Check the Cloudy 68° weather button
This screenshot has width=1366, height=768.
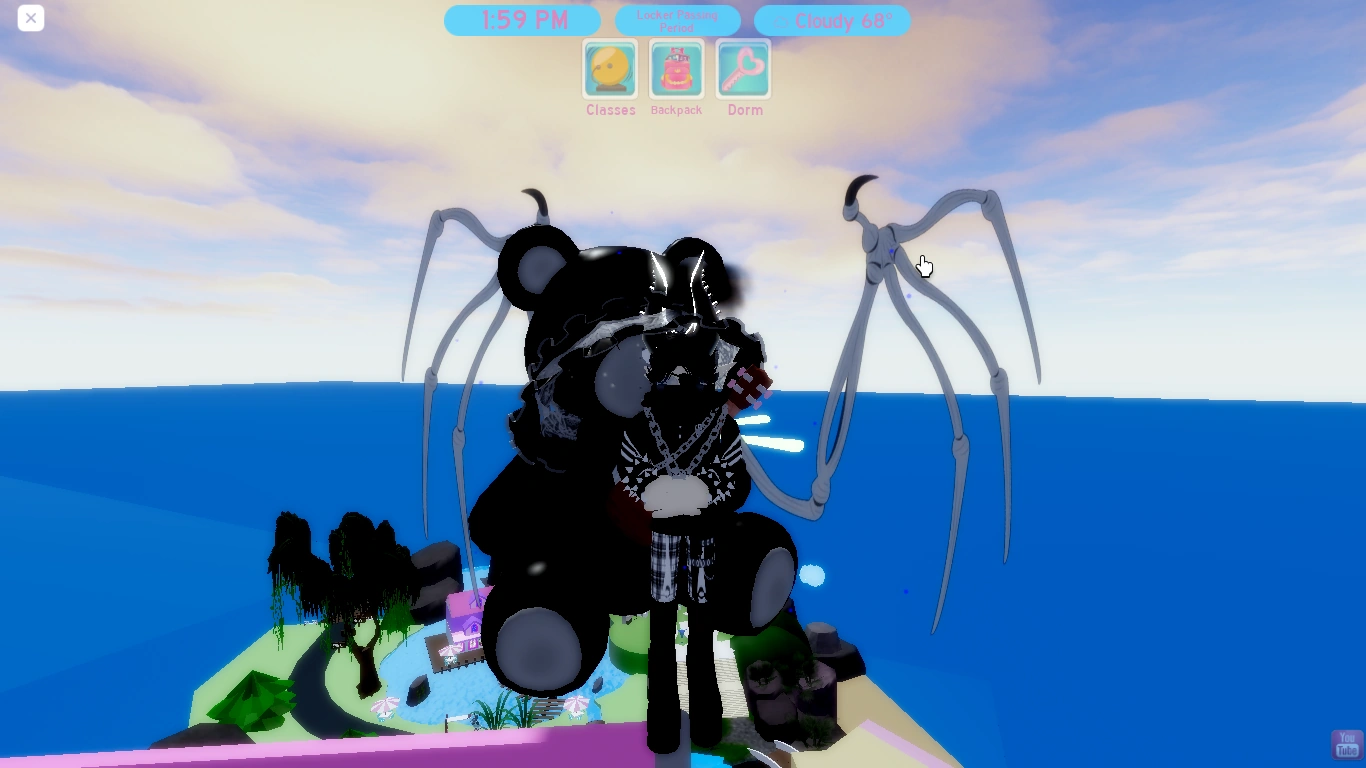coord(832,20)
